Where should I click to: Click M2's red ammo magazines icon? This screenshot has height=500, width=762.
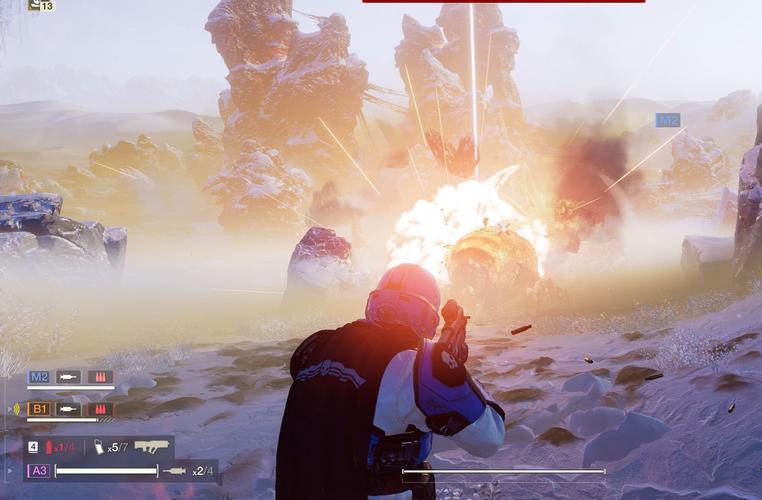tap(100, 377)
